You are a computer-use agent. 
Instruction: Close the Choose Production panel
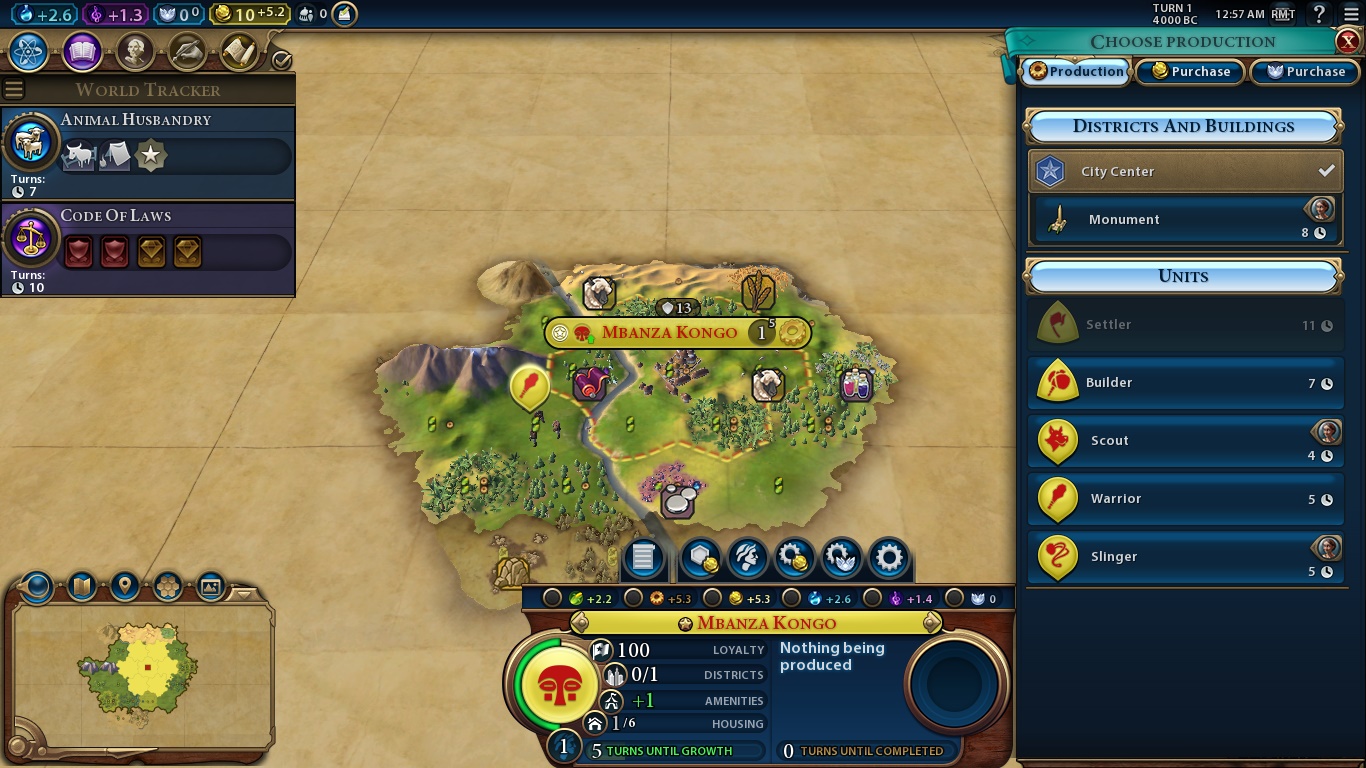1347,41
